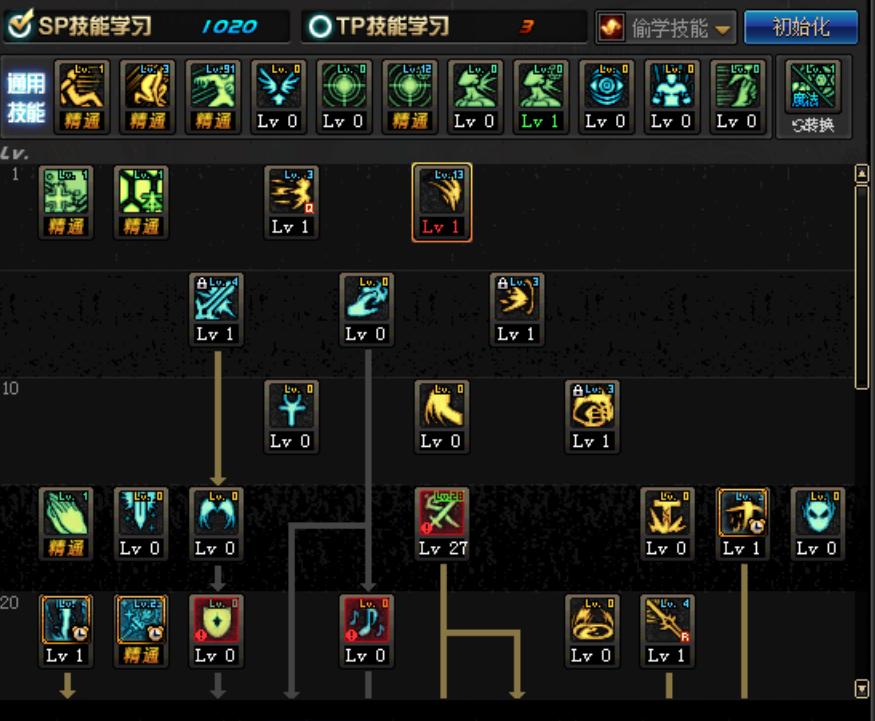Pick the cyan wings skill at Lv 0
Screen dimensions: 875x721
(x=216, y=515)
